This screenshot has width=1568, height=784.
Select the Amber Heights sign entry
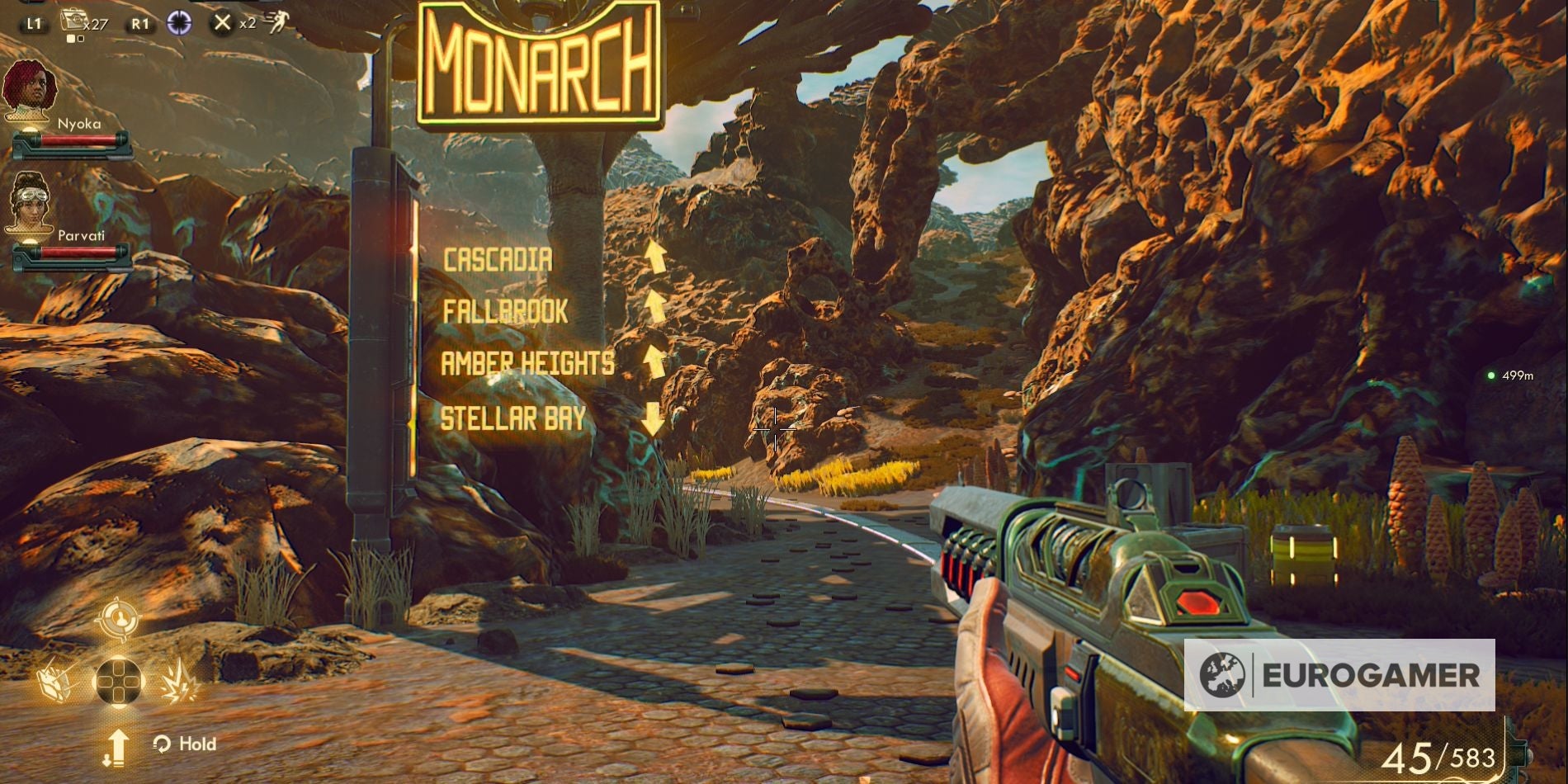coord(527,363)
